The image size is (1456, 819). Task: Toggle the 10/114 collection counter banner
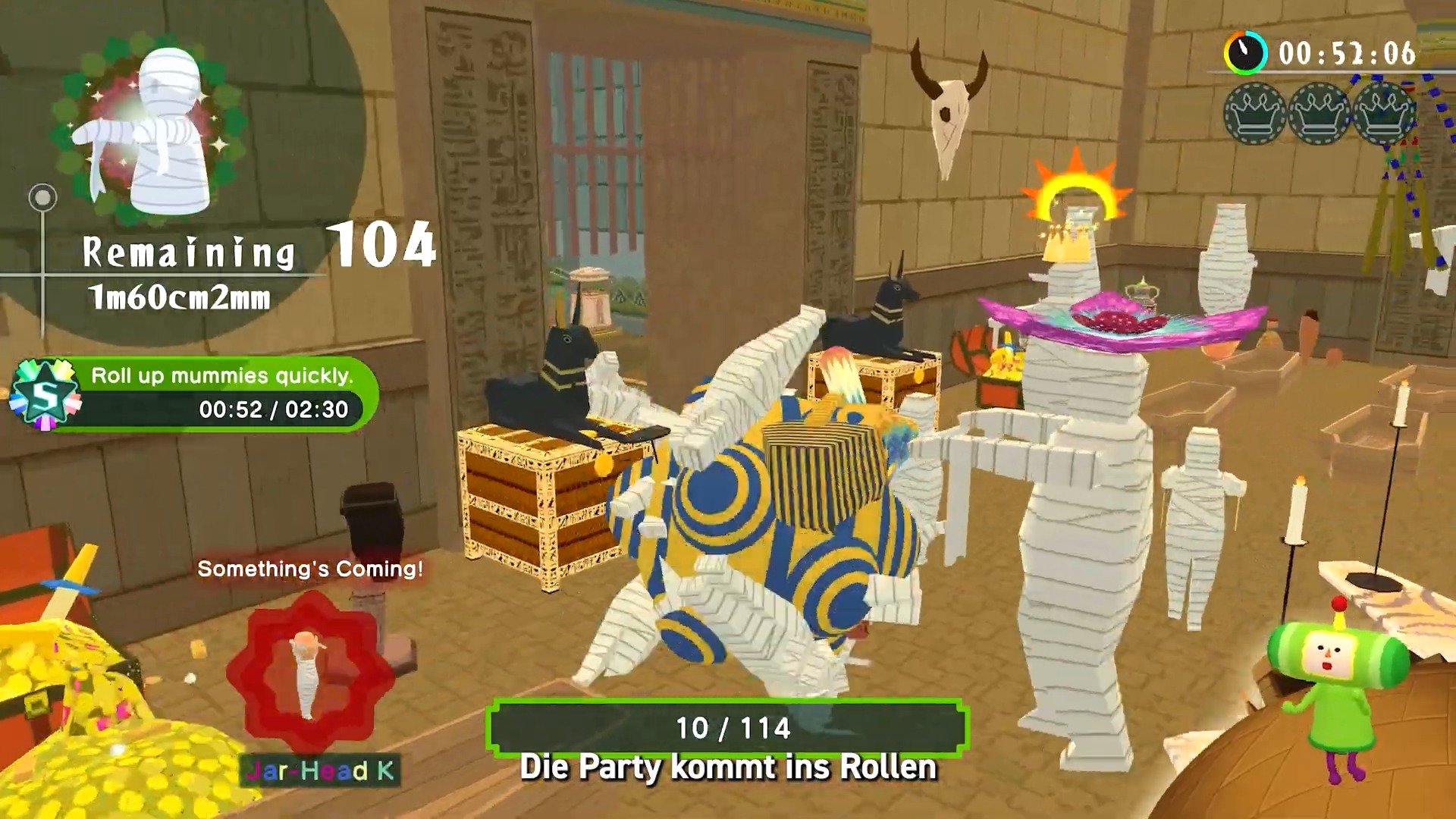pyautogui.click(x=732, y=729)
